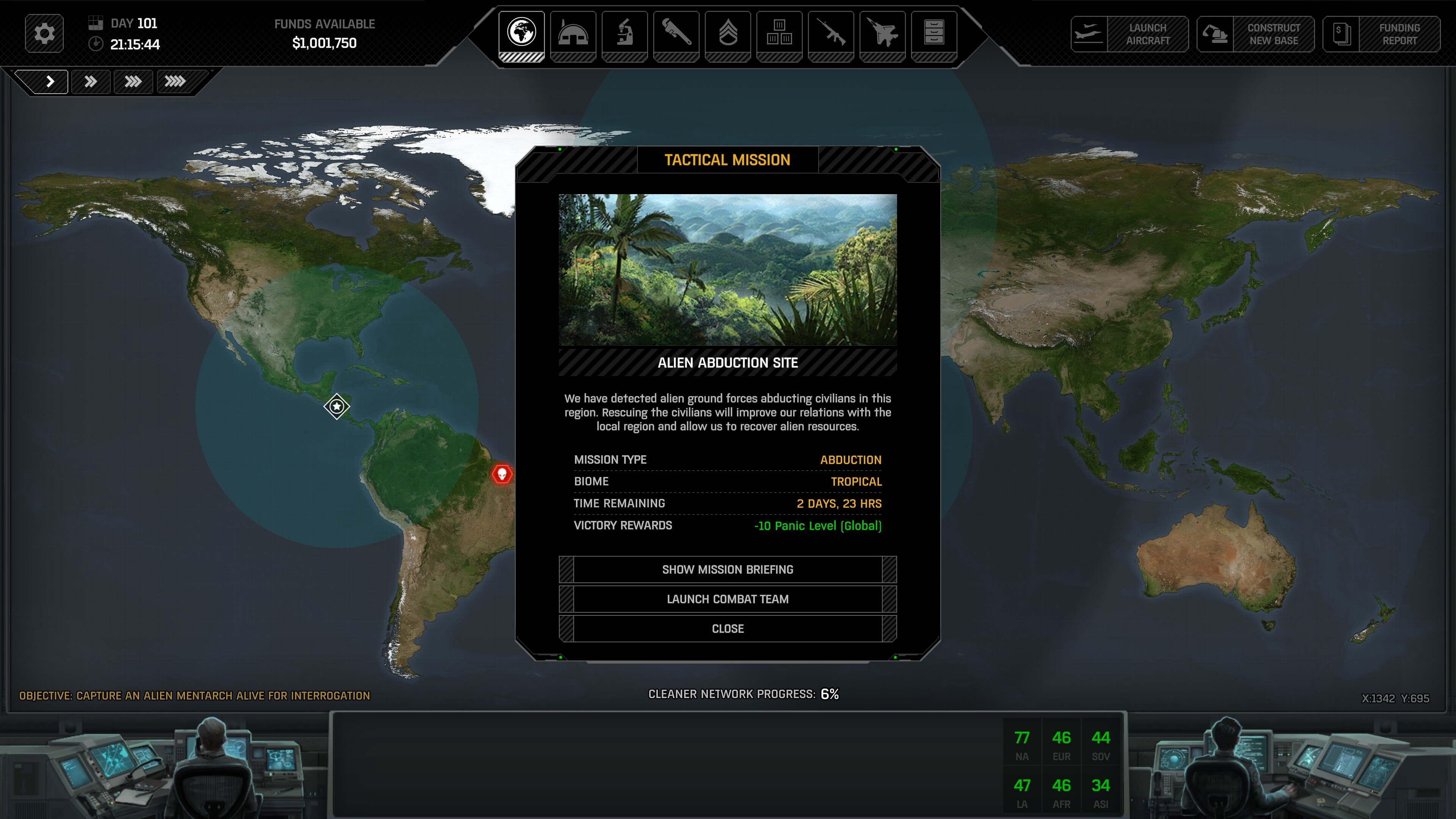Close the Tactical Mission dialog
This screenshot has height=819, width=1456.
728,629
